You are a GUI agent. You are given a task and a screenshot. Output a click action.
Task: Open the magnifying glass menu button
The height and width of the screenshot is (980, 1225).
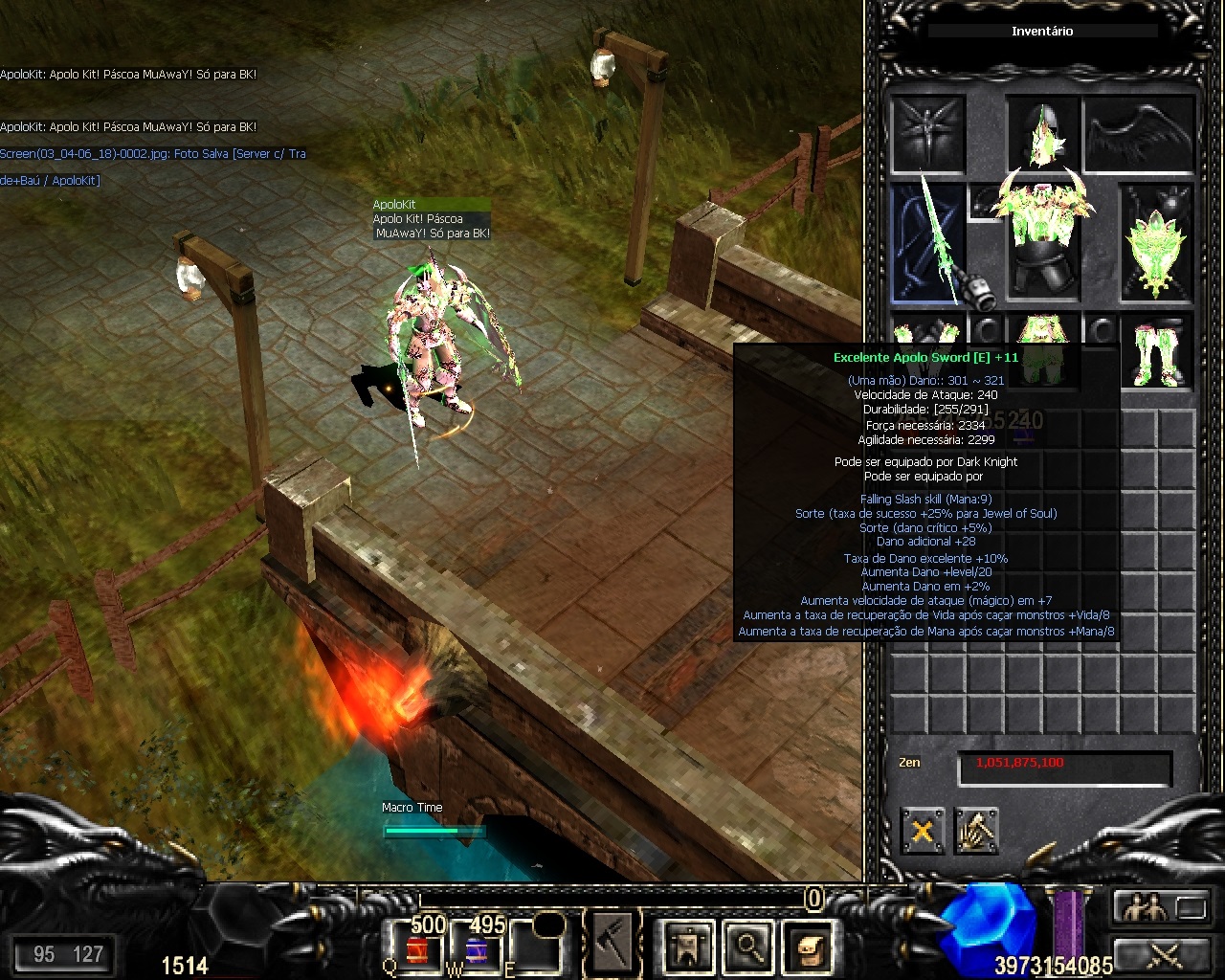[747, 947]
